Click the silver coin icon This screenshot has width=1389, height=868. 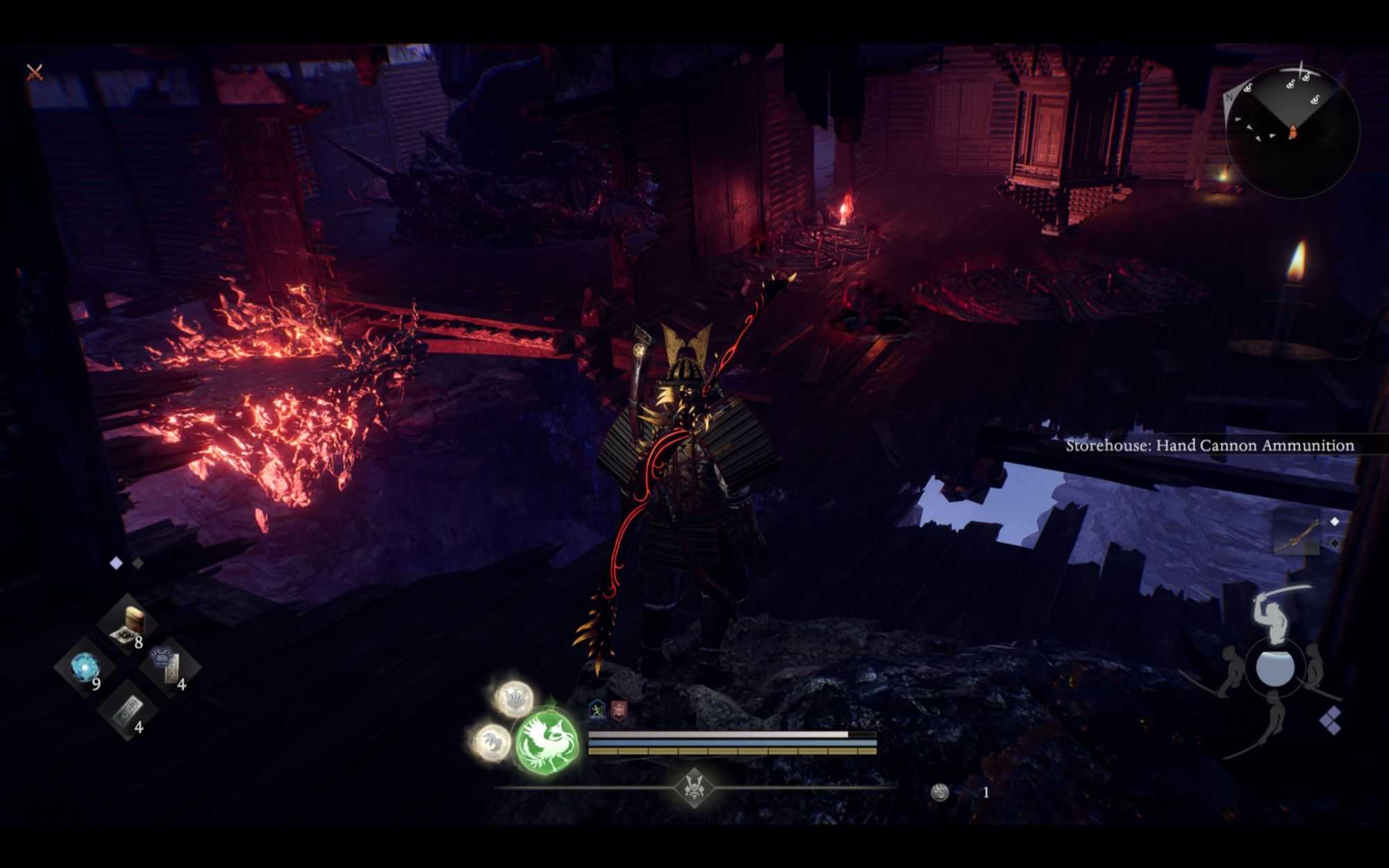pyautogui.click(x=940, y=792)
